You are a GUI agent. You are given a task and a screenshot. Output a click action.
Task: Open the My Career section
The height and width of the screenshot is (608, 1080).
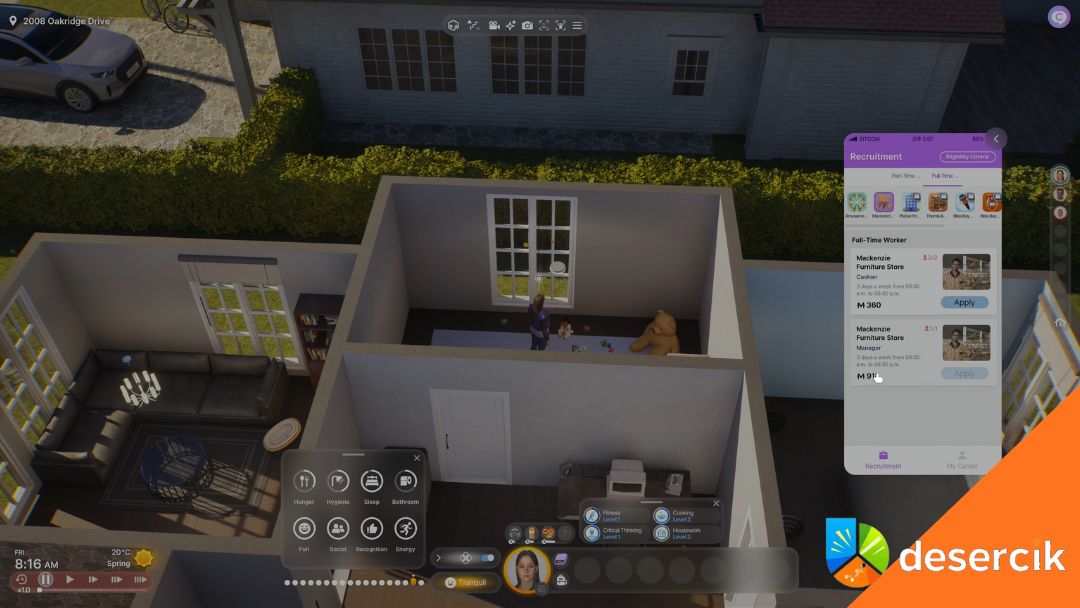click(x=962, y=460)
